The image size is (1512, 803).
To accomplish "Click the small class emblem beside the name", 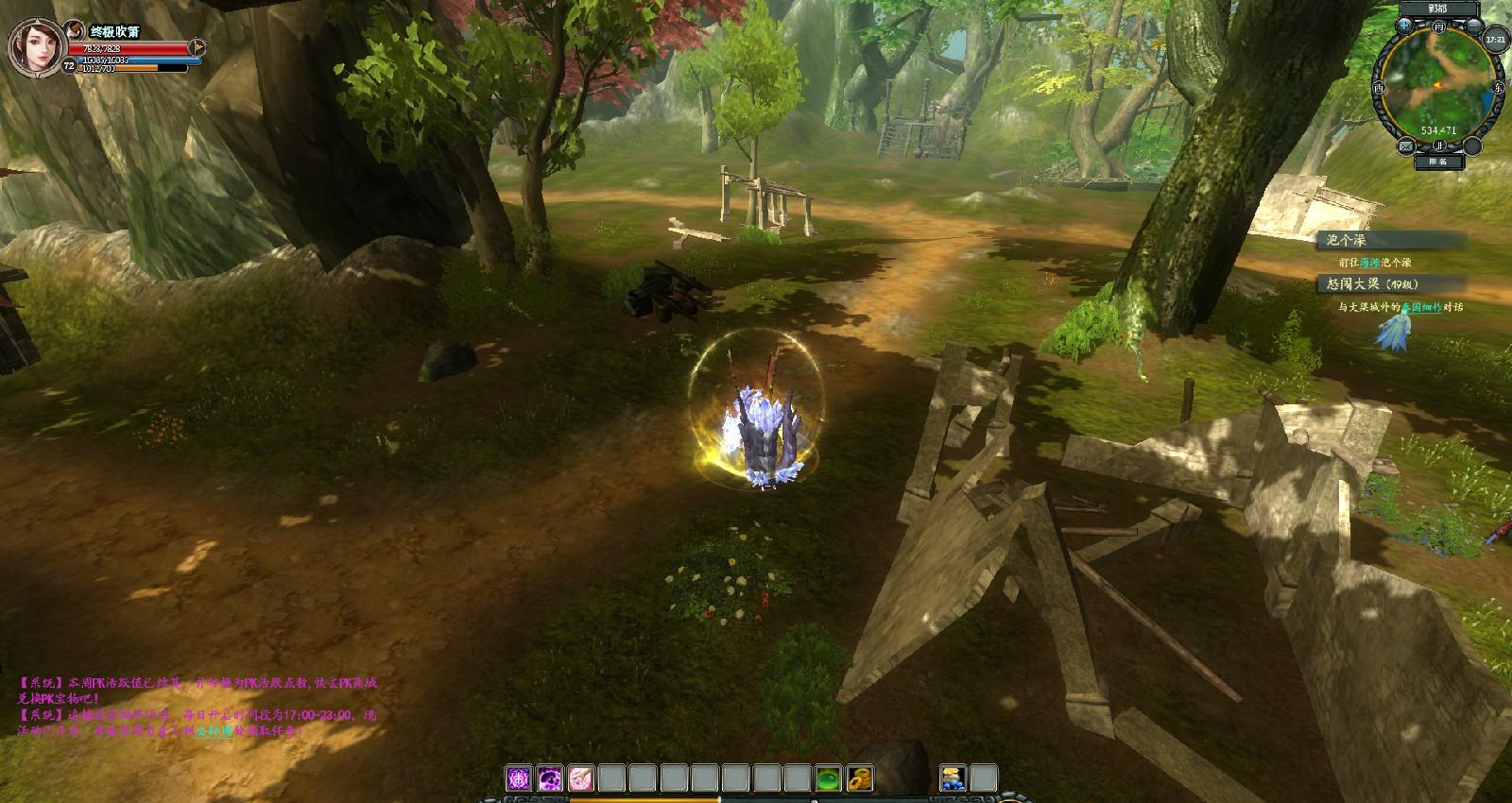I will tap(75, 31).
